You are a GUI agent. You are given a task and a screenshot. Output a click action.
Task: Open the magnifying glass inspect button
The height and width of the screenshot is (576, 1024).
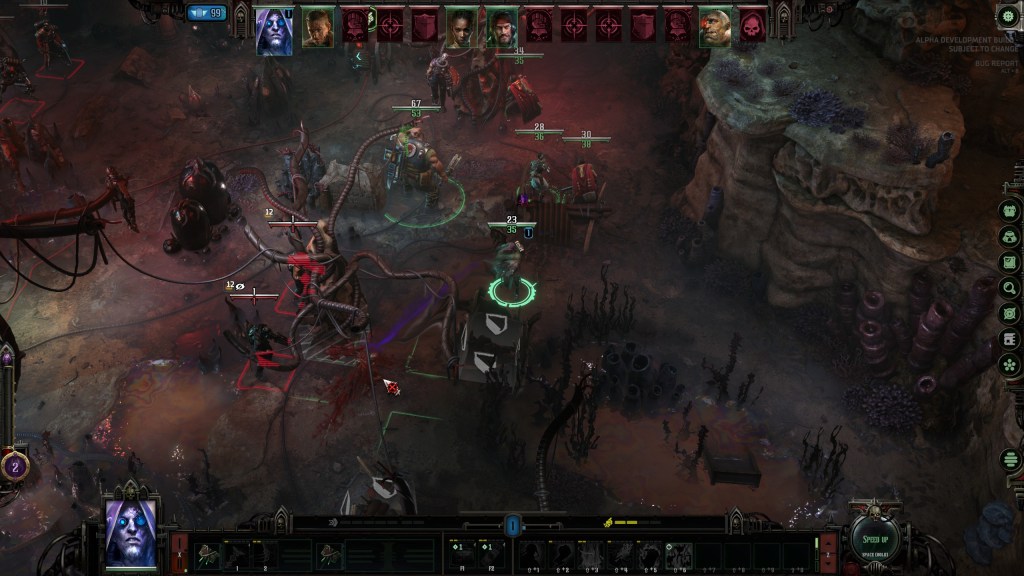pos(1009,288)
